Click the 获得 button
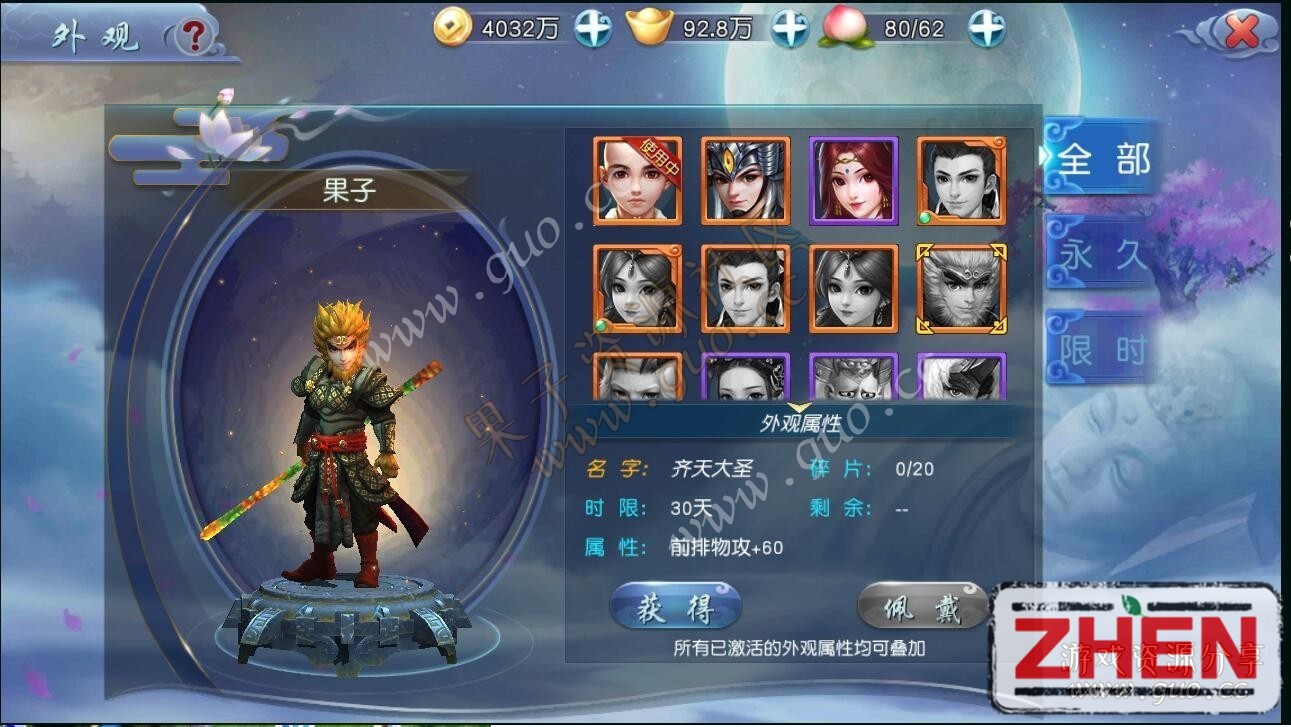The image size is (1291, 727). click(676, 607)
